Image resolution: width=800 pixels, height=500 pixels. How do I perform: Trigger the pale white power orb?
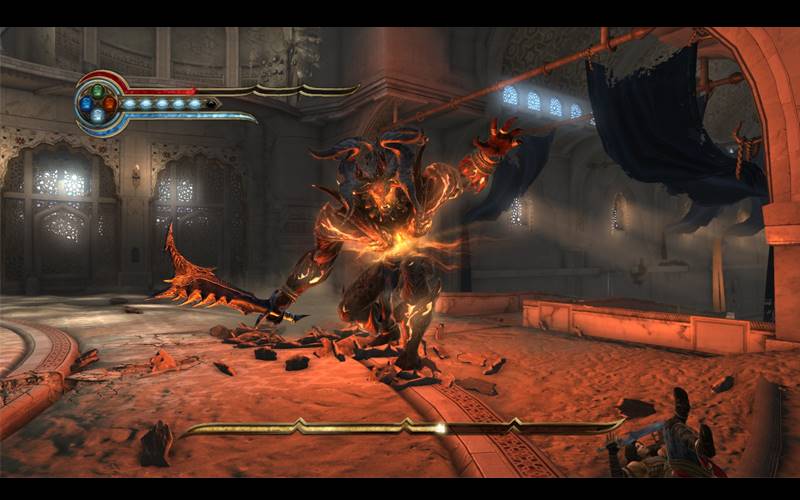point(97,115)
